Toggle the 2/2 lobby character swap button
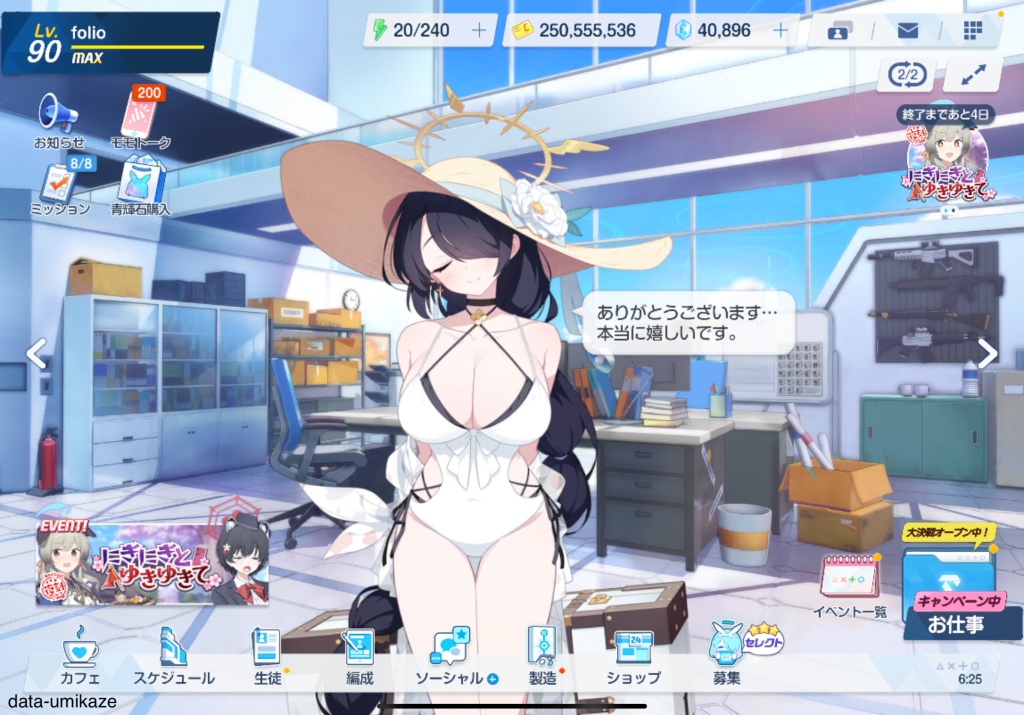The width and height of the screenshot is (1024, 715). click(906, 74)
